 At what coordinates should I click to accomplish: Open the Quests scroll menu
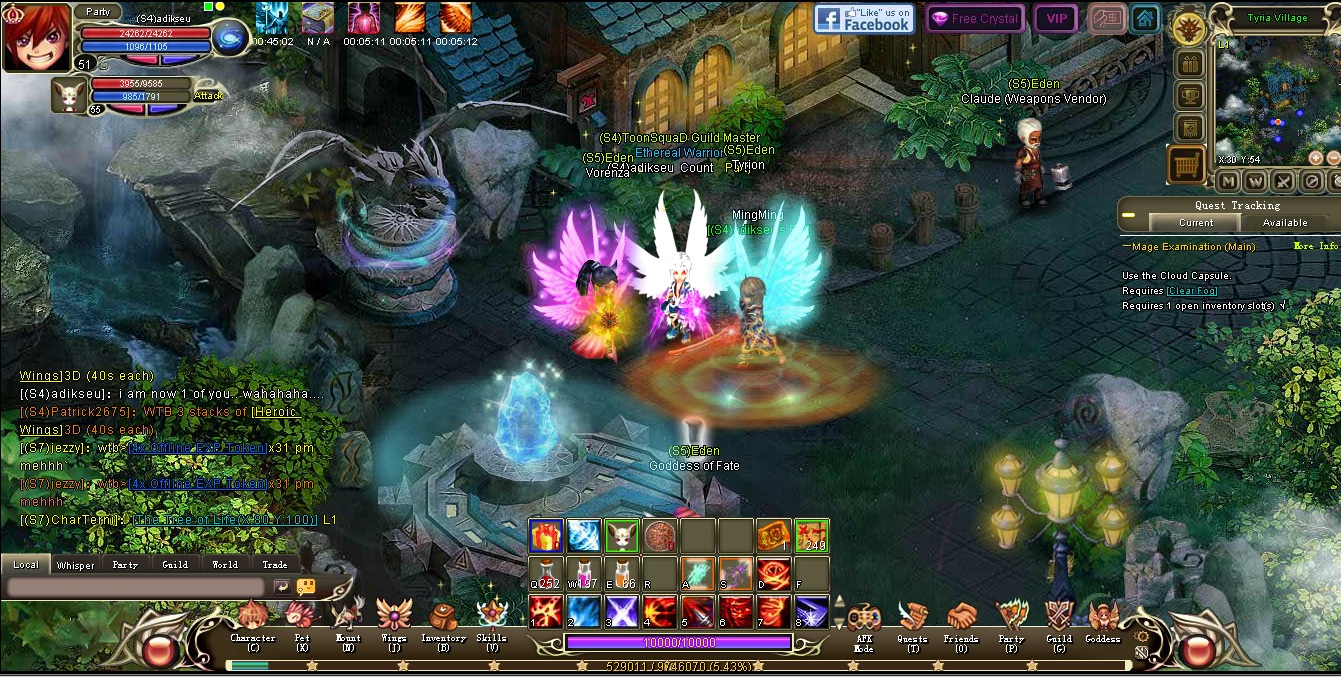[x=911, y=618]
